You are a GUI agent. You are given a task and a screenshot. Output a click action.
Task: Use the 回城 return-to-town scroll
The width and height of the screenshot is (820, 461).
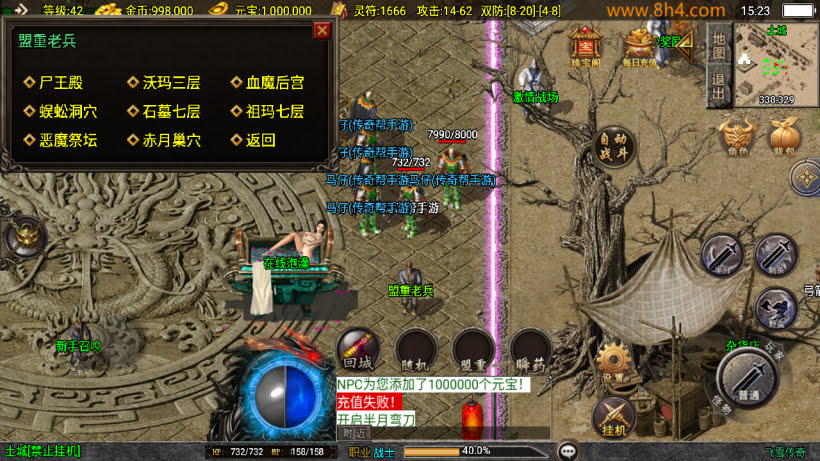point(356,349)
